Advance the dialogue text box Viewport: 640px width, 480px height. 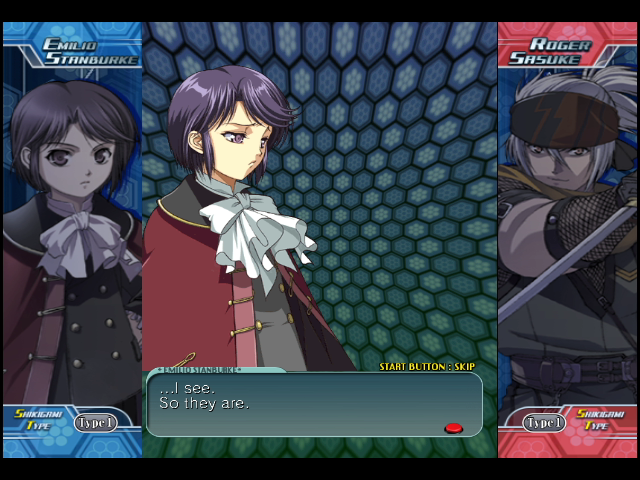pos(314,404)
